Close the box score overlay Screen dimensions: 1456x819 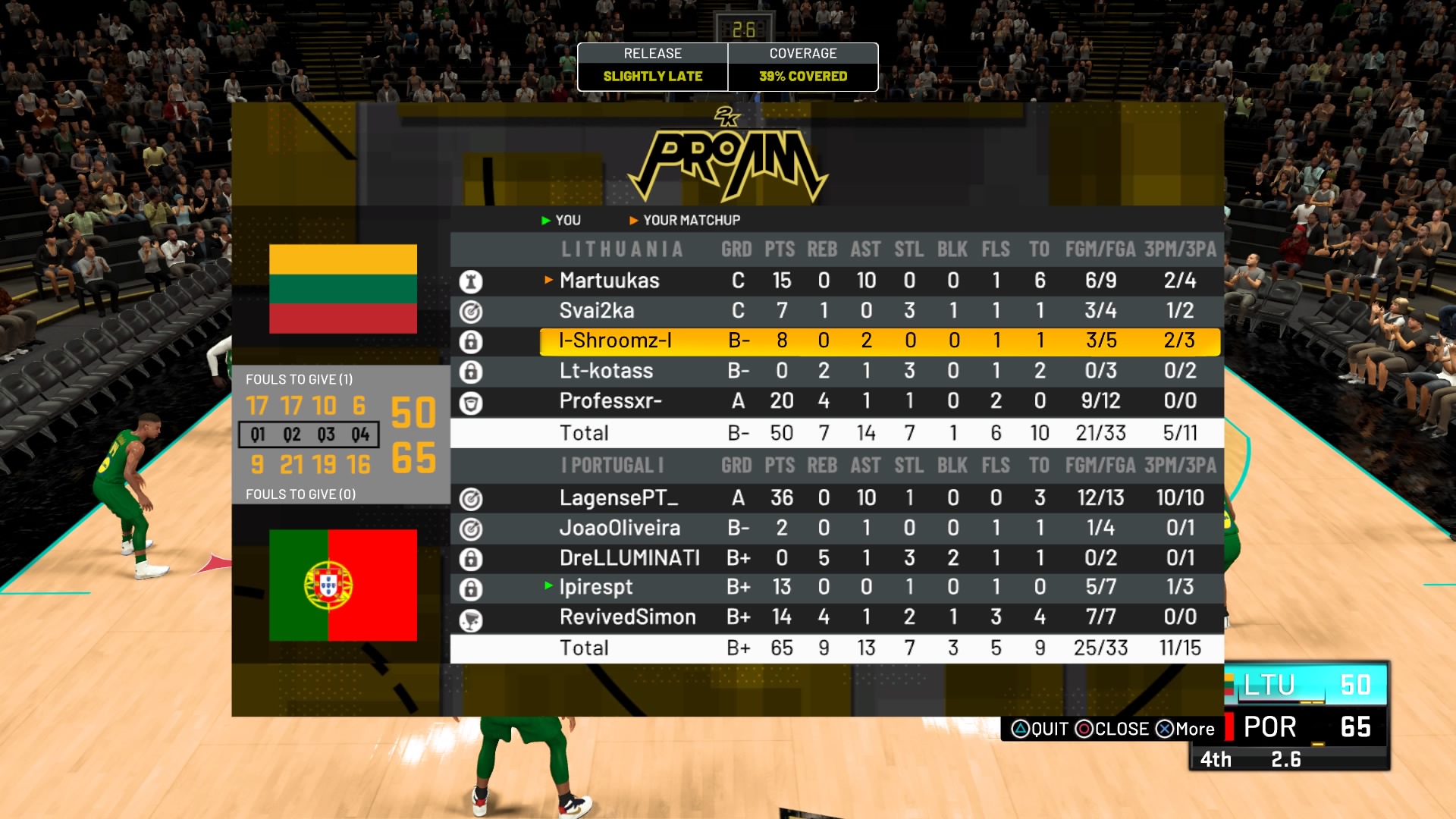[1112, 730]
